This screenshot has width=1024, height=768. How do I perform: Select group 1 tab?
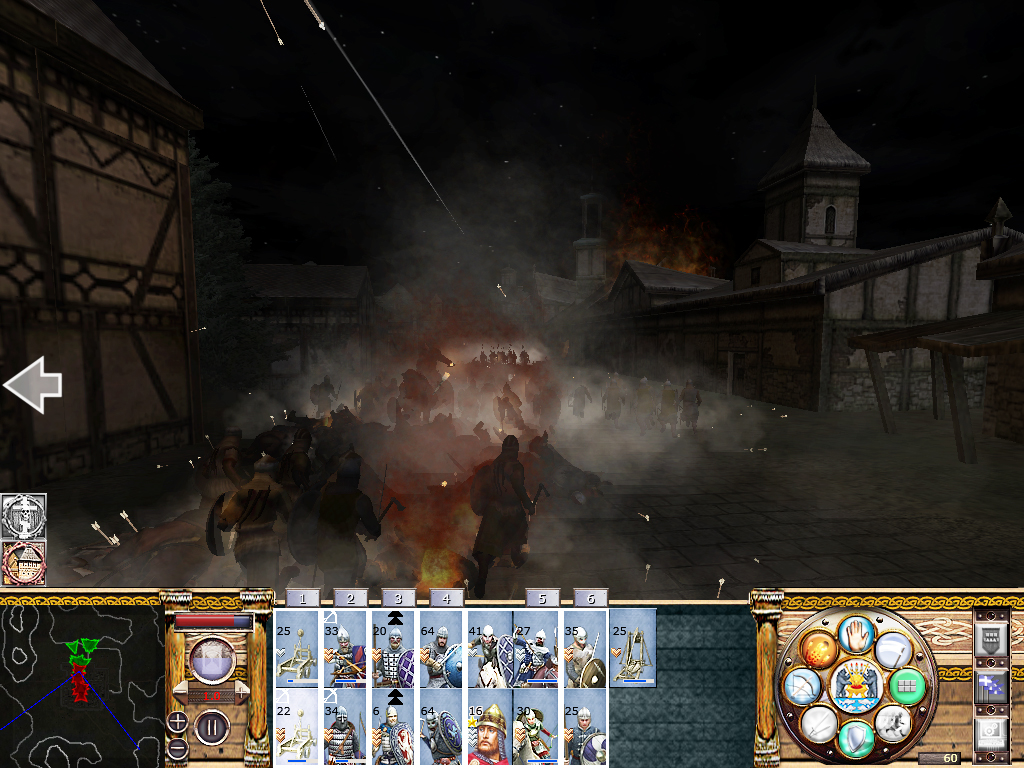pos(301,598)
